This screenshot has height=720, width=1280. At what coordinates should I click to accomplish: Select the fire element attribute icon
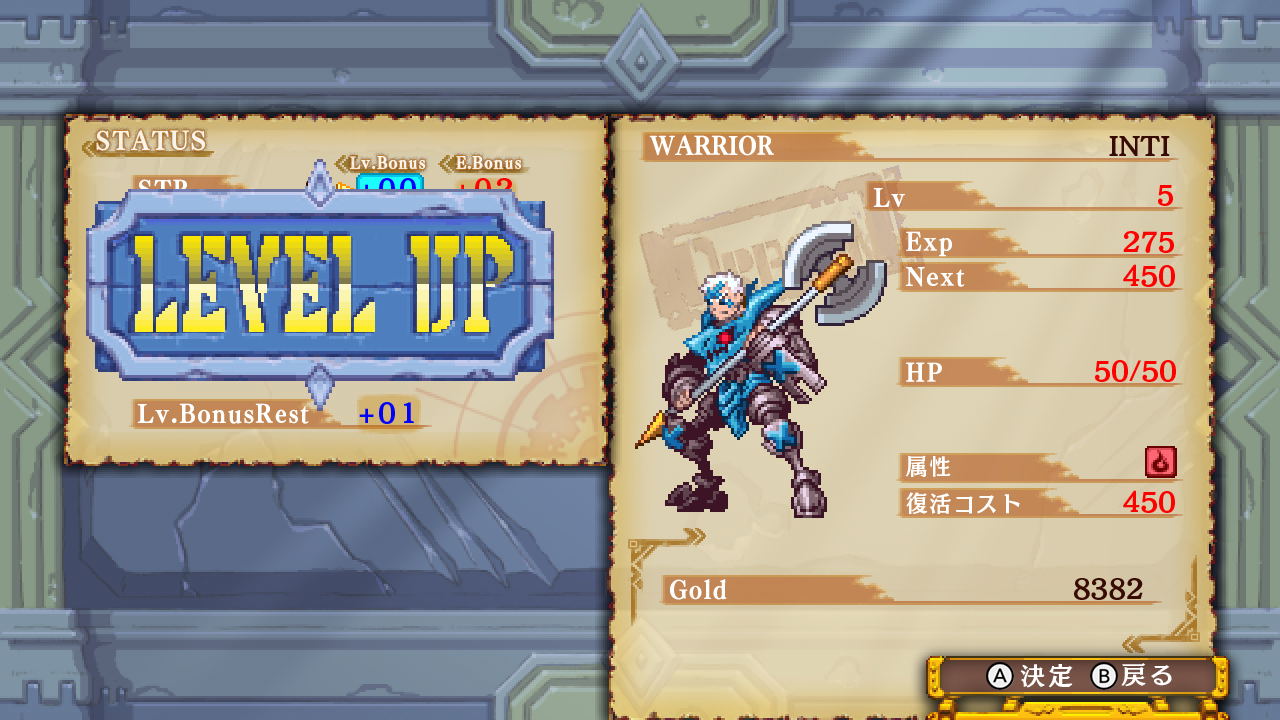coord(1160,464)
